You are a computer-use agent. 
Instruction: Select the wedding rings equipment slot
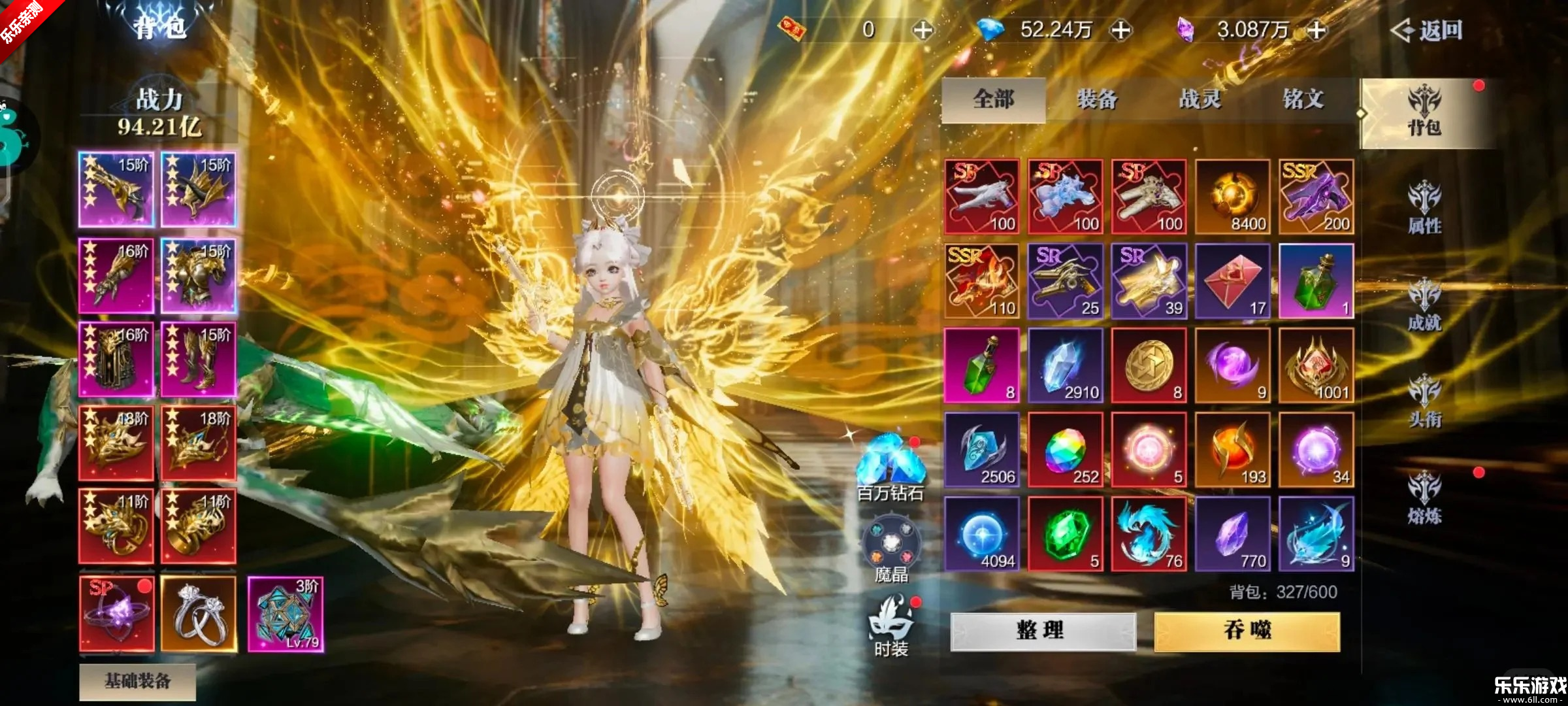pos(199,614)
